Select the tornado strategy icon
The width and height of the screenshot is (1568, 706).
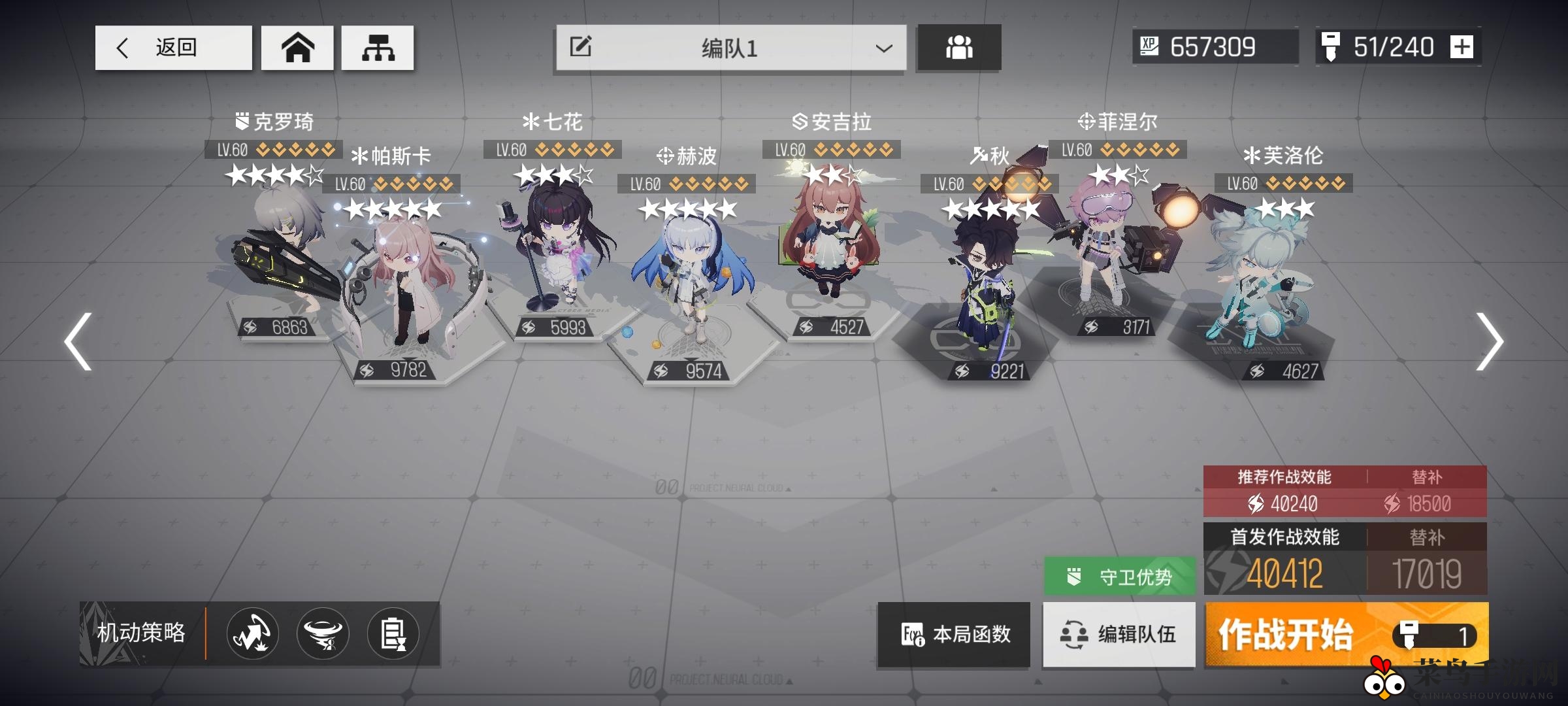pos(323,633)
